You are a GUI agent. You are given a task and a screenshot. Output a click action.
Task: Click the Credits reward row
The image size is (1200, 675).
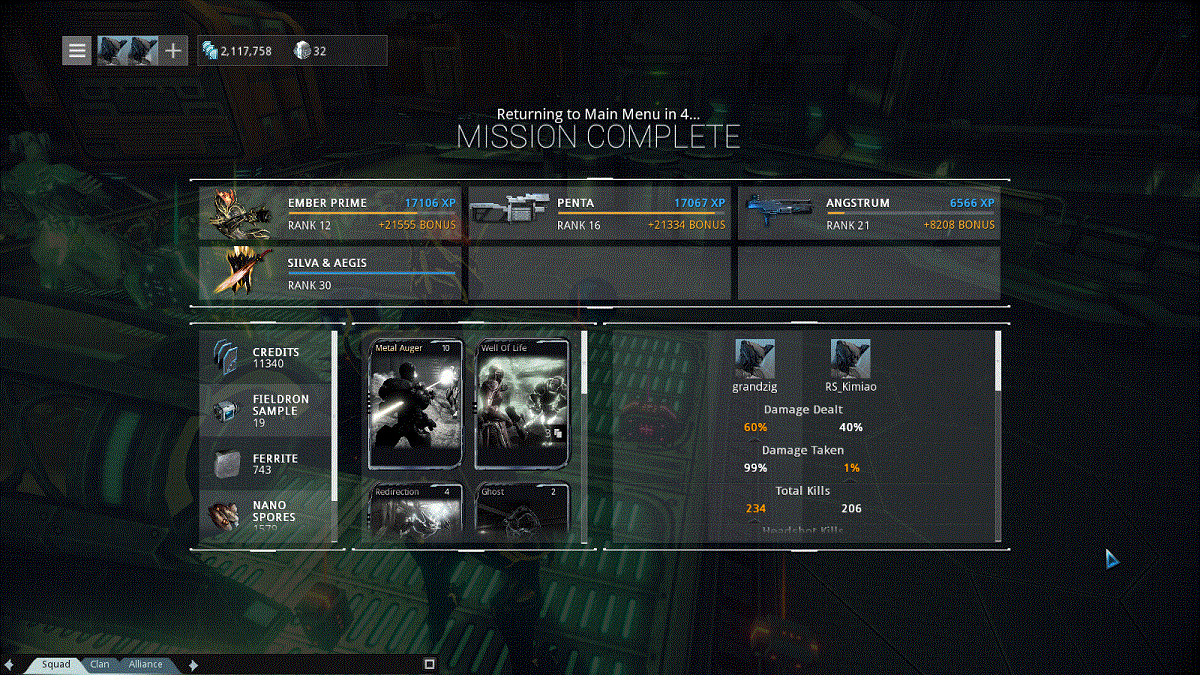[x=266, y=358]
